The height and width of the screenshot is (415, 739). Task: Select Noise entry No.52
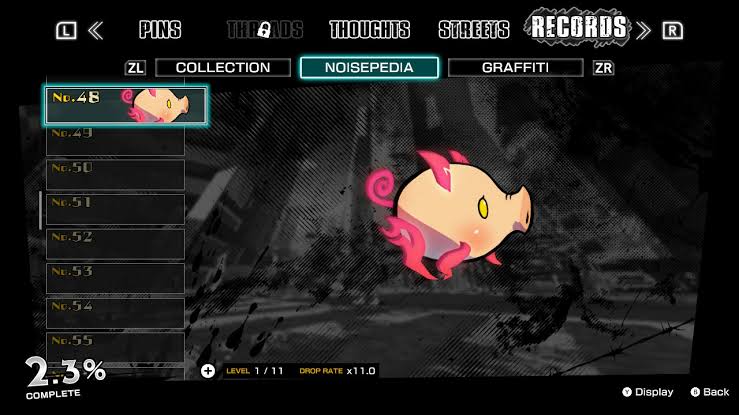(x=115, y=244)
